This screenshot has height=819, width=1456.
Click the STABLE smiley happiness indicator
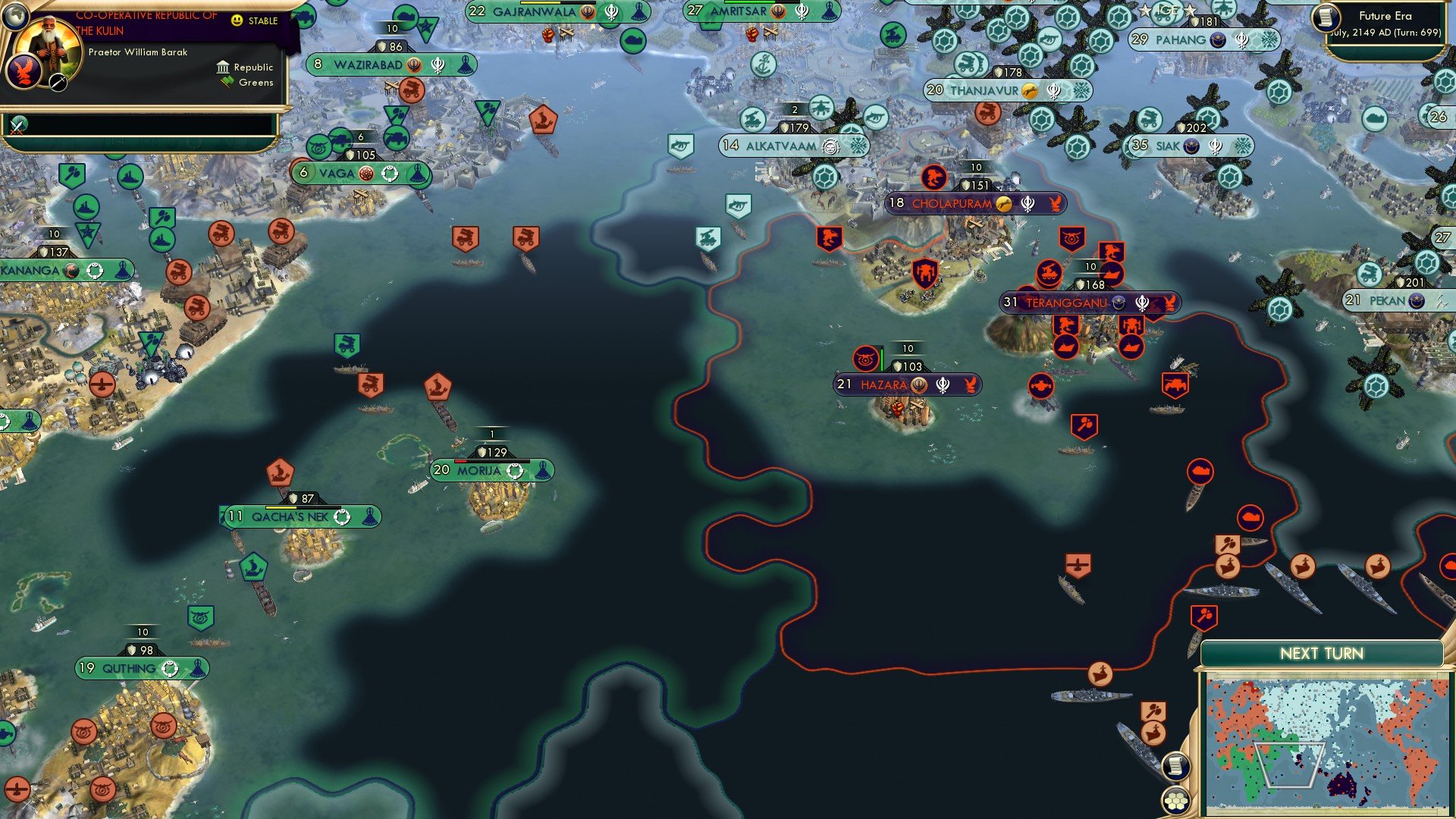click(x=238, y=22)
